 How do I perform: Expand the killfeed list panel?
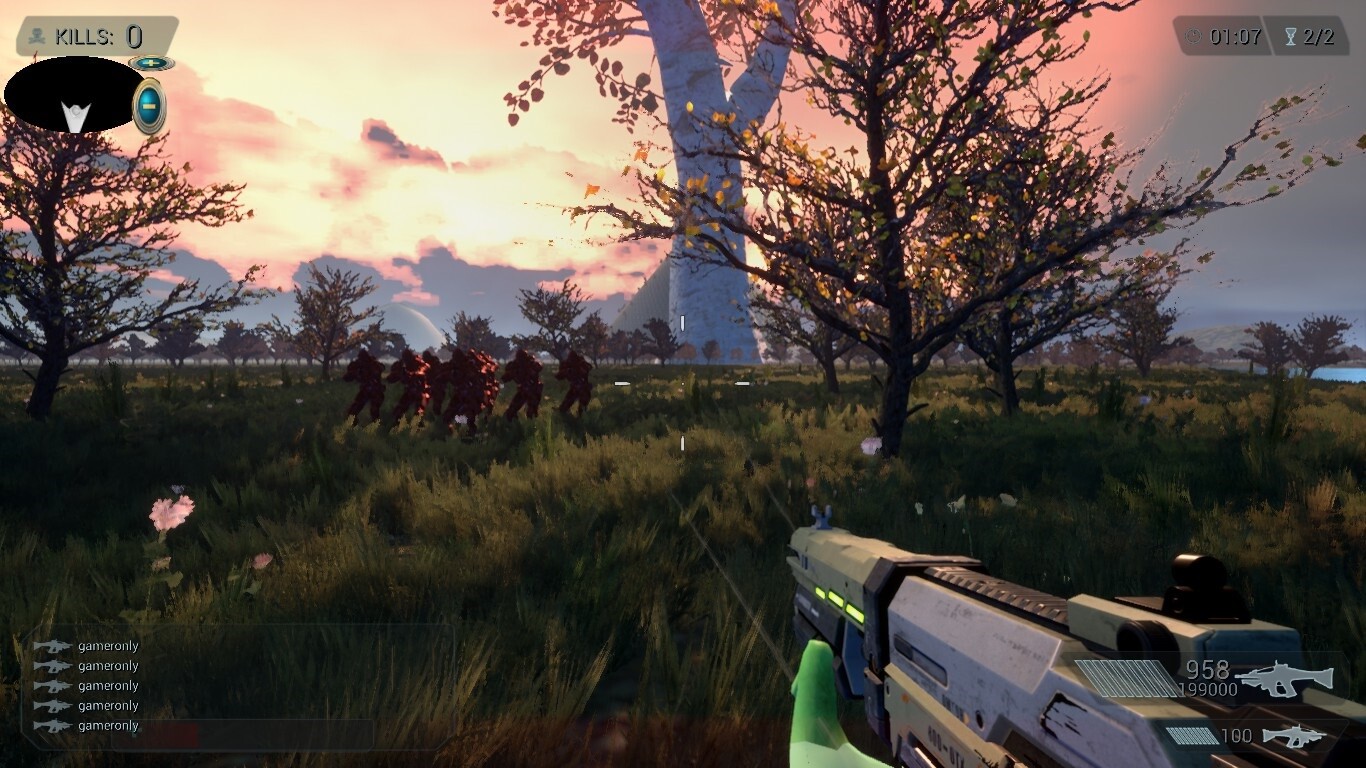pyautogui.click(x=110, y=685)
